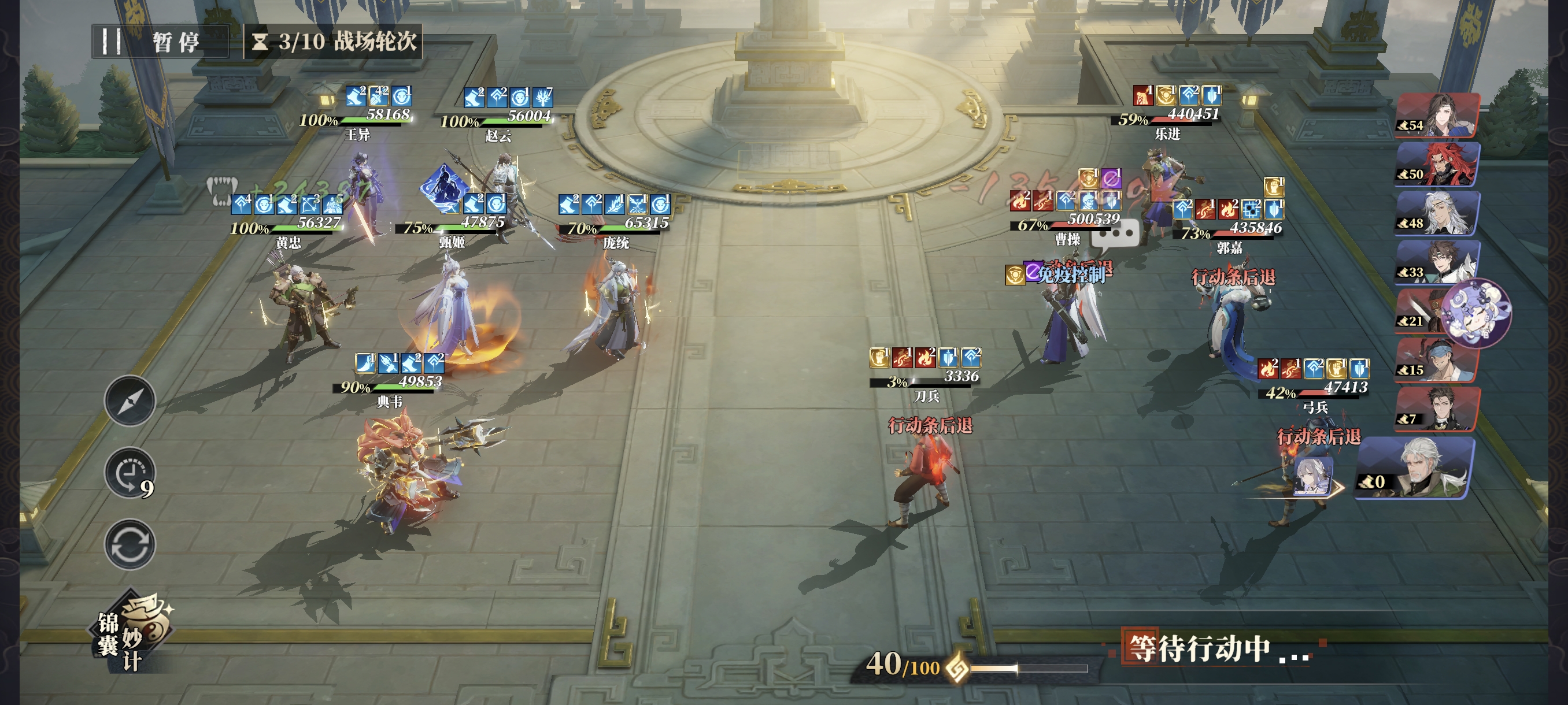The width and height of the screenshot is (1568, 705).
Task: Select the turn-order portrait with speed 54
Action: pyautogui.click(x=1438, y=116)
